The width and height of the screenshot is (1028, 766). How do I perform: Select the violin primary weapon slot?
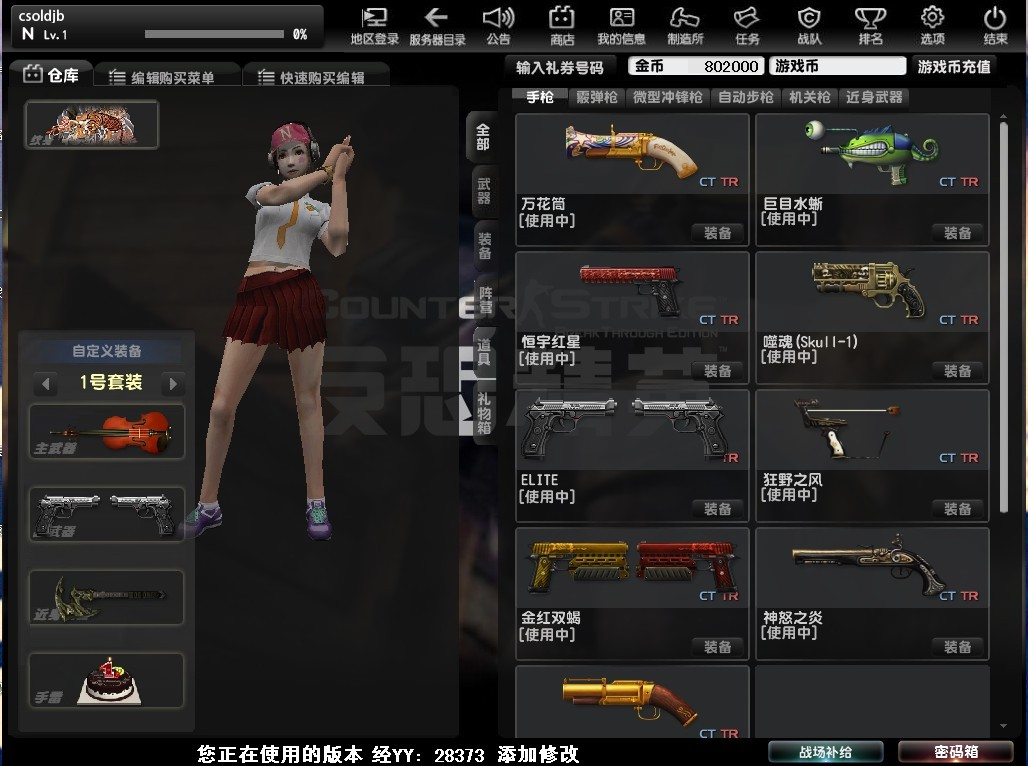[x=107, y=432]
